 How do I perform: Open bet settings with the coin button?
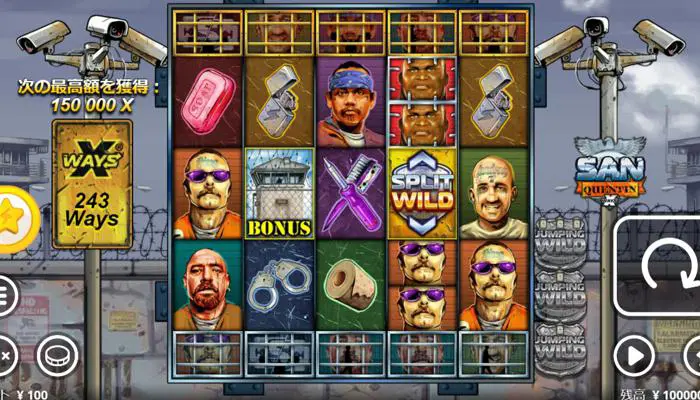tap(57, 355)
